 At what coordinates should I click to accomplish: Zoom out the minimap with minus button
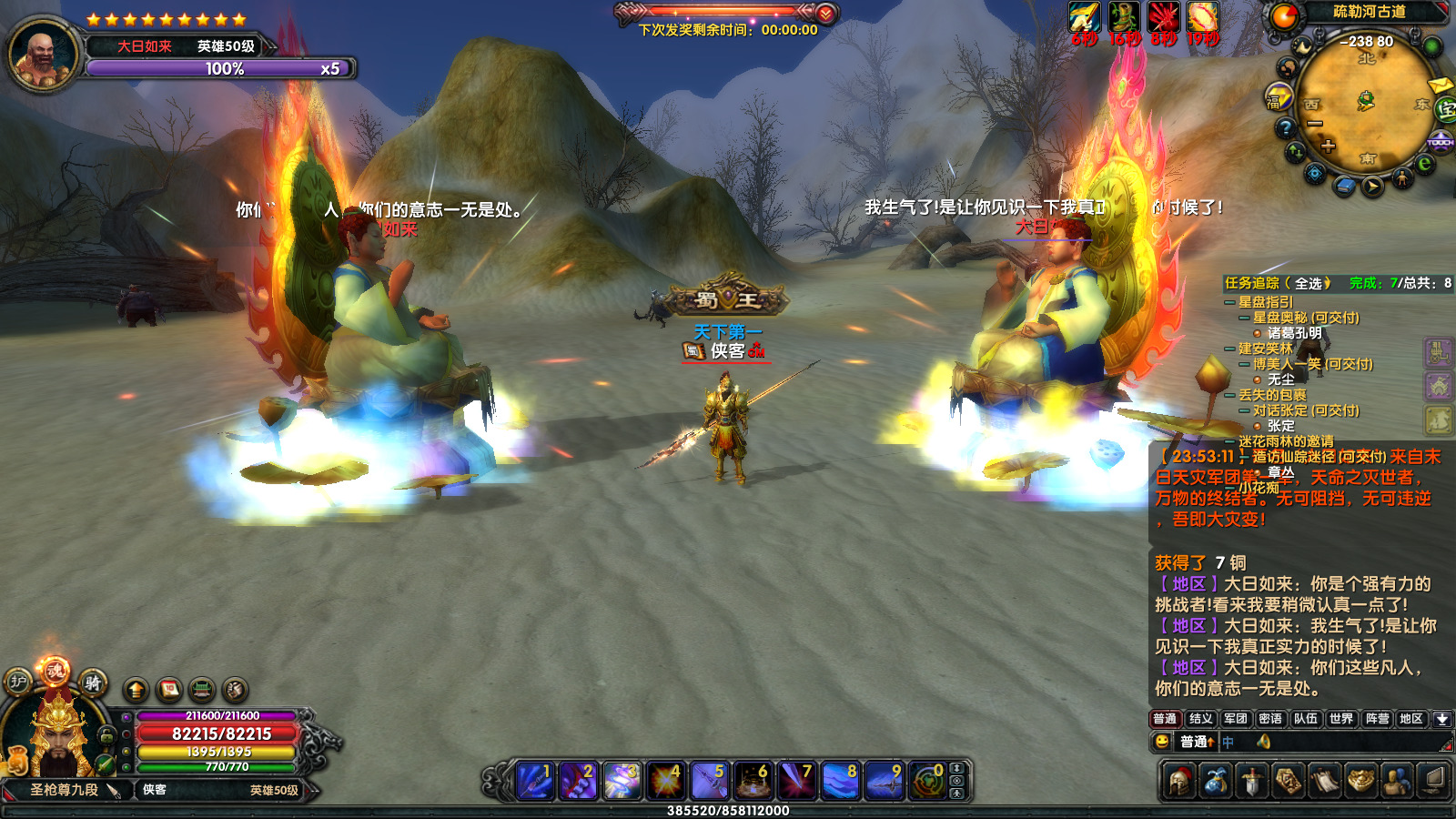tap(1314, 124)
